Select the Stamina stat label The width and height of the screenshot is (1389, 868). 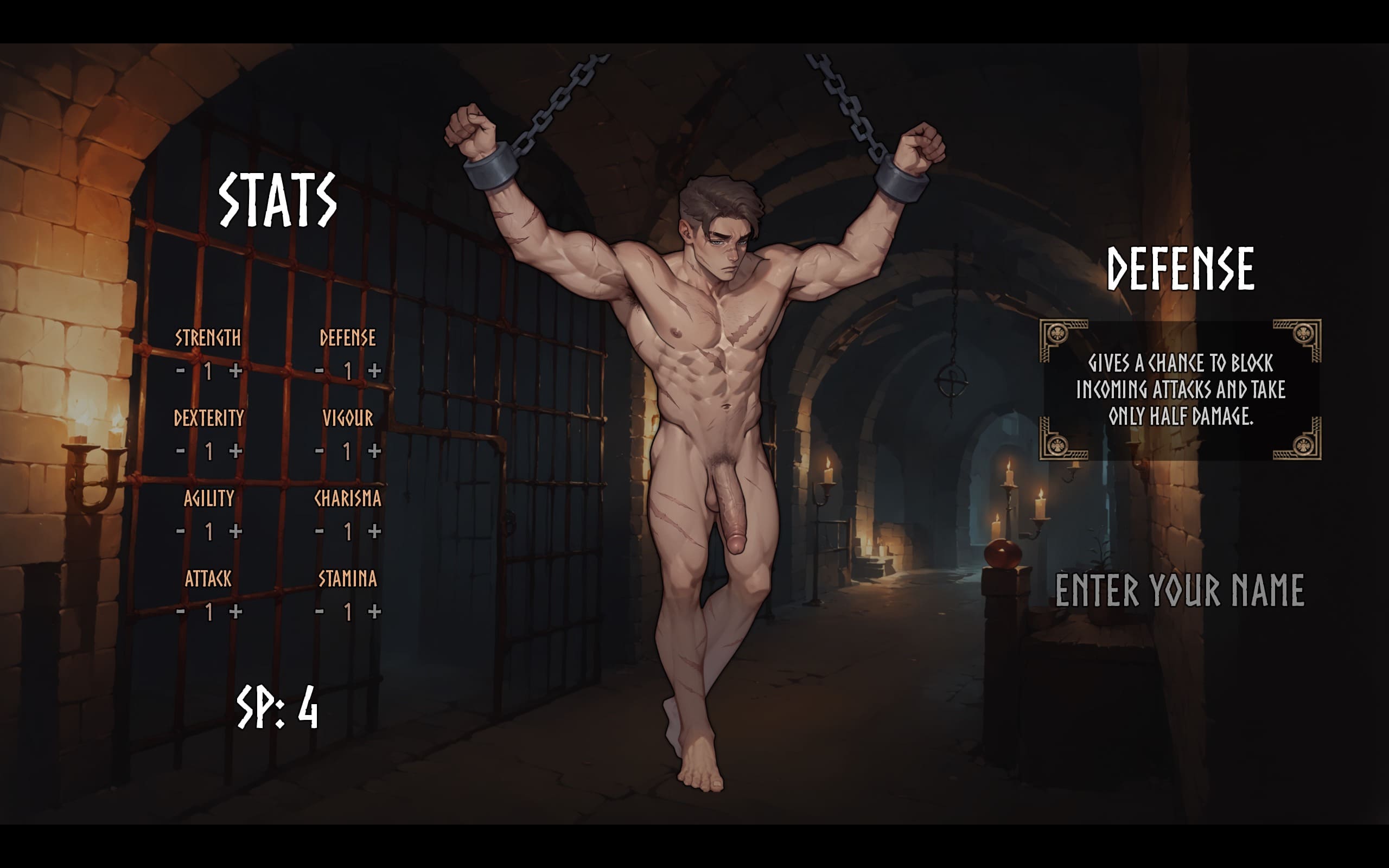point(348,579)
